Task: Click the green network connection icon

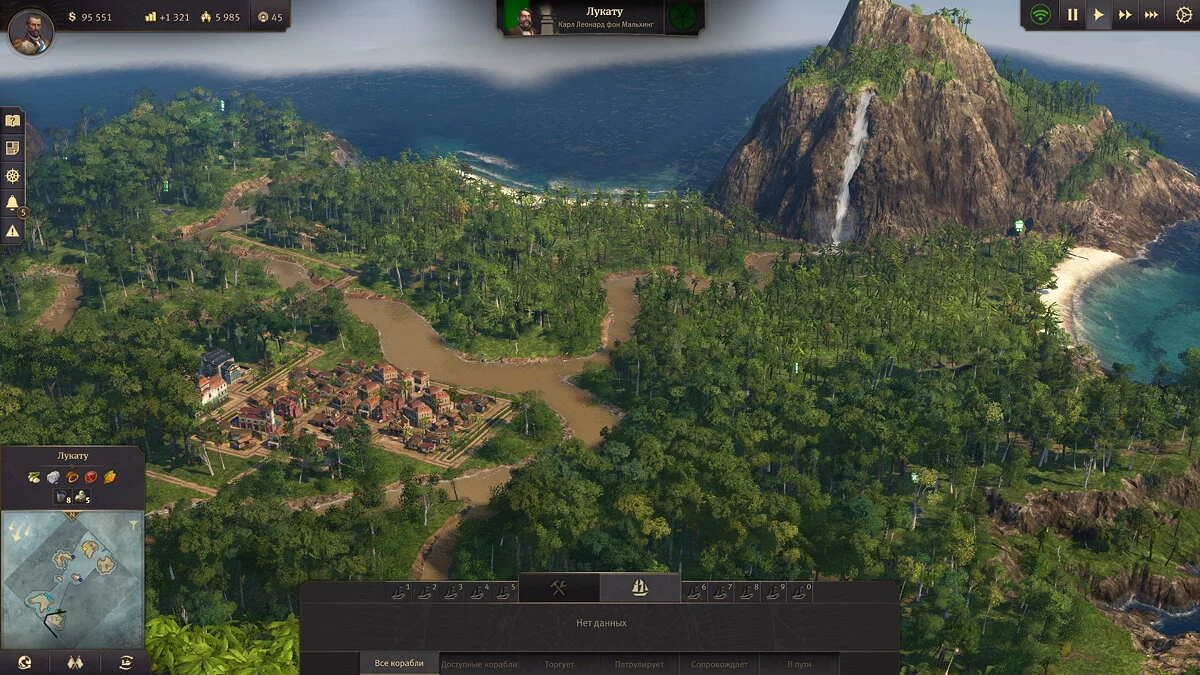Action: (x=1041, y=15)
